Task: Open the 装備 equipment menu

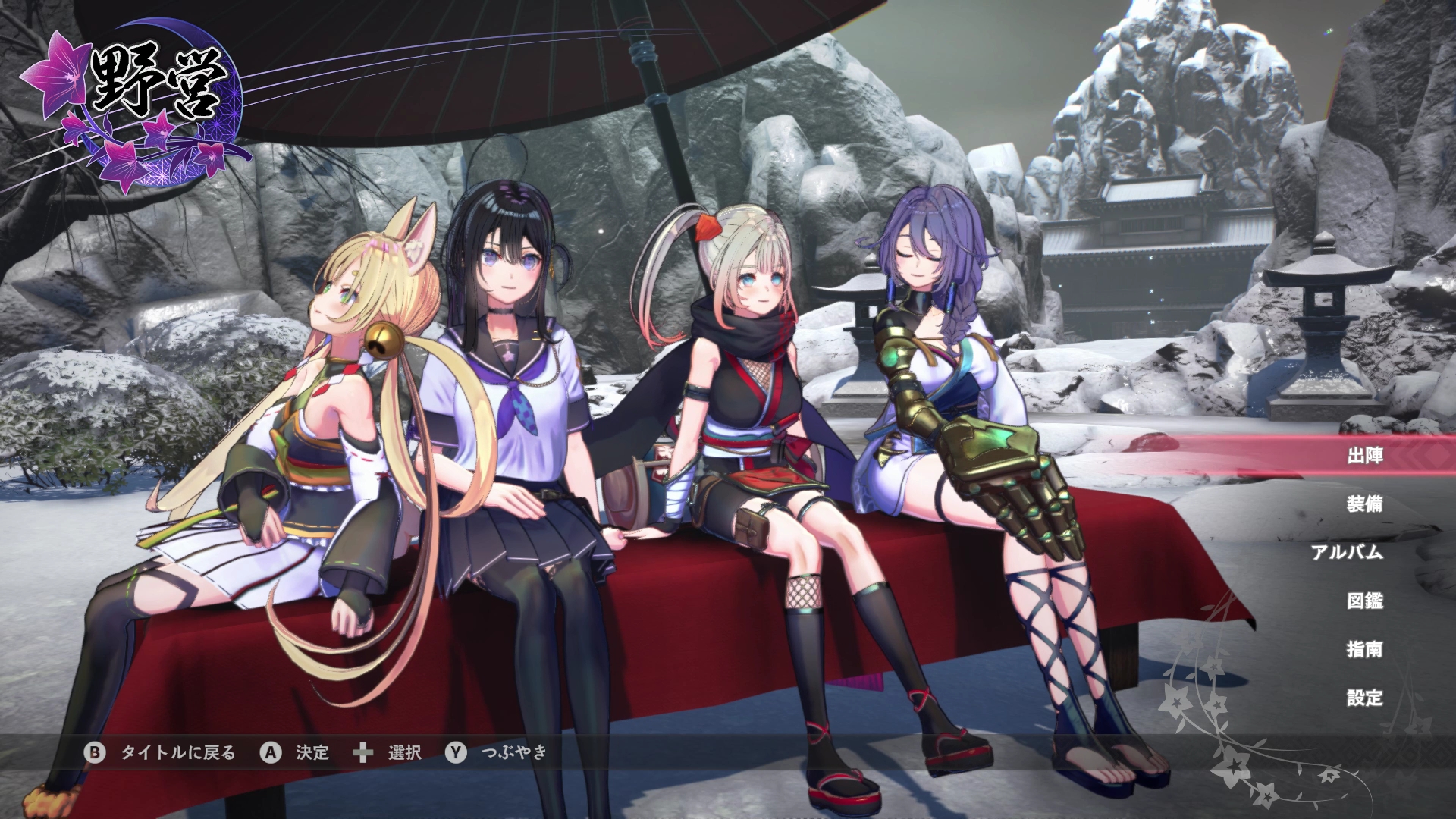Action: 1364,504
